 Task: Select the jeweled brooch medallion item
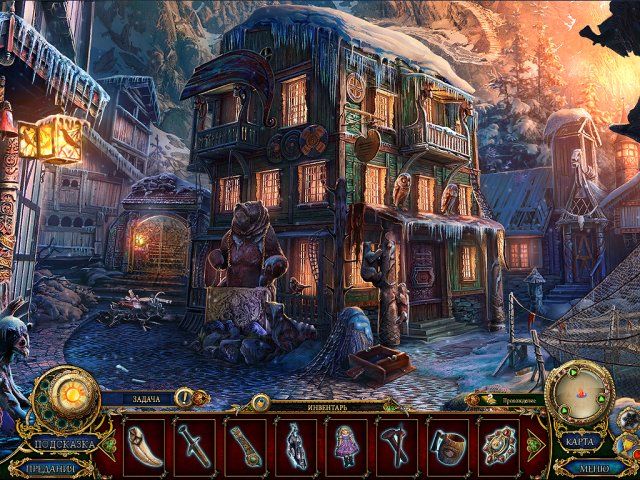(497, 442)
